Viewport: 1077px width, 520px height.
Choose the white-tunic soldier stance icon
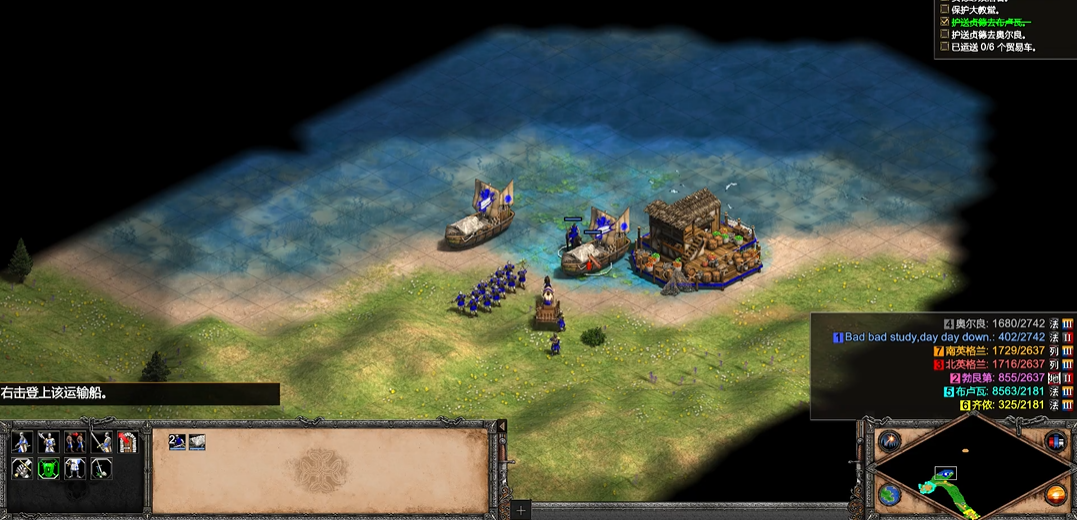(75, 468)
